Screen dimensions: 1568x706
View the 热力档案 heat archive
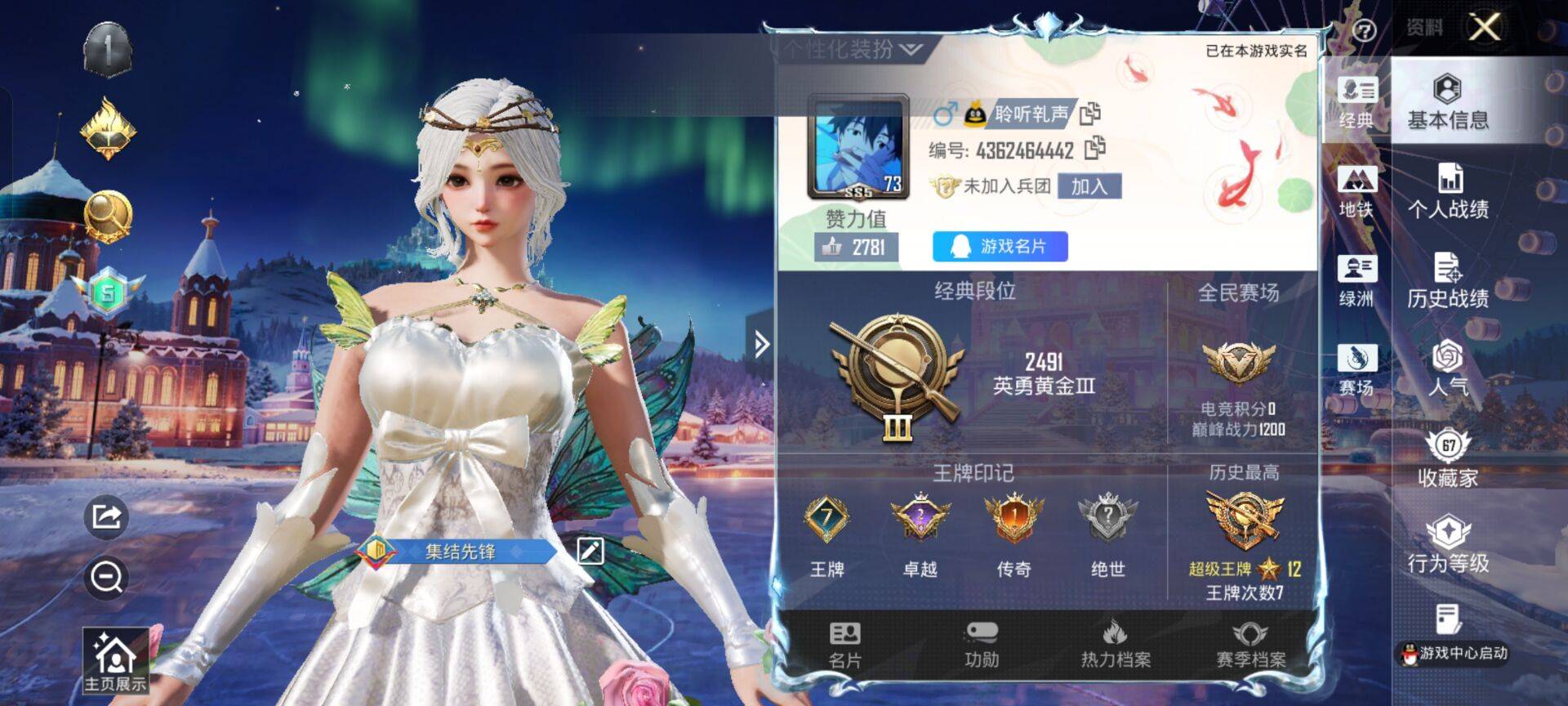click(1116, 646)
